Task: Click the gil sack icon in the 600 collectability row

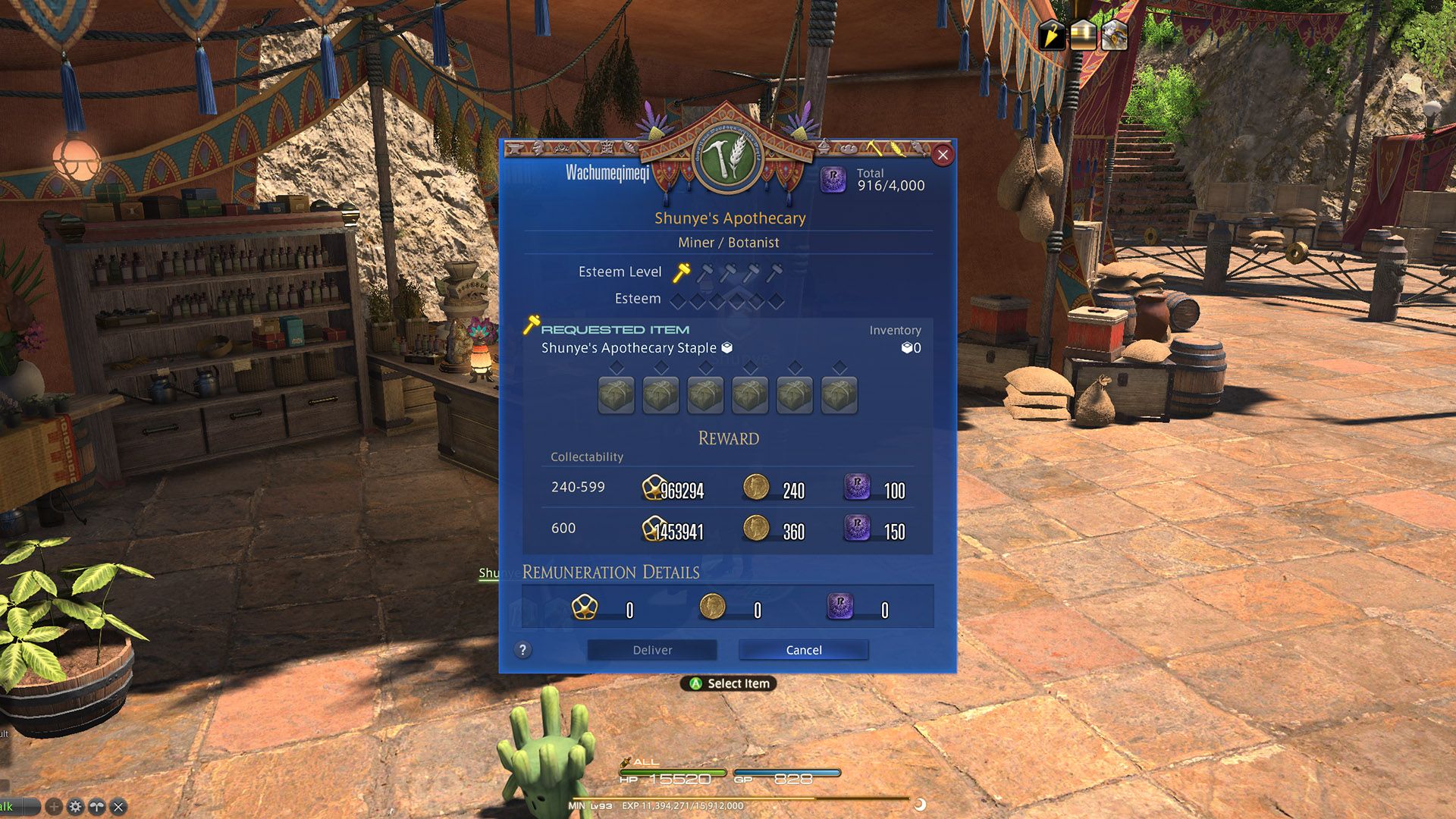Action: coord(652,528)
